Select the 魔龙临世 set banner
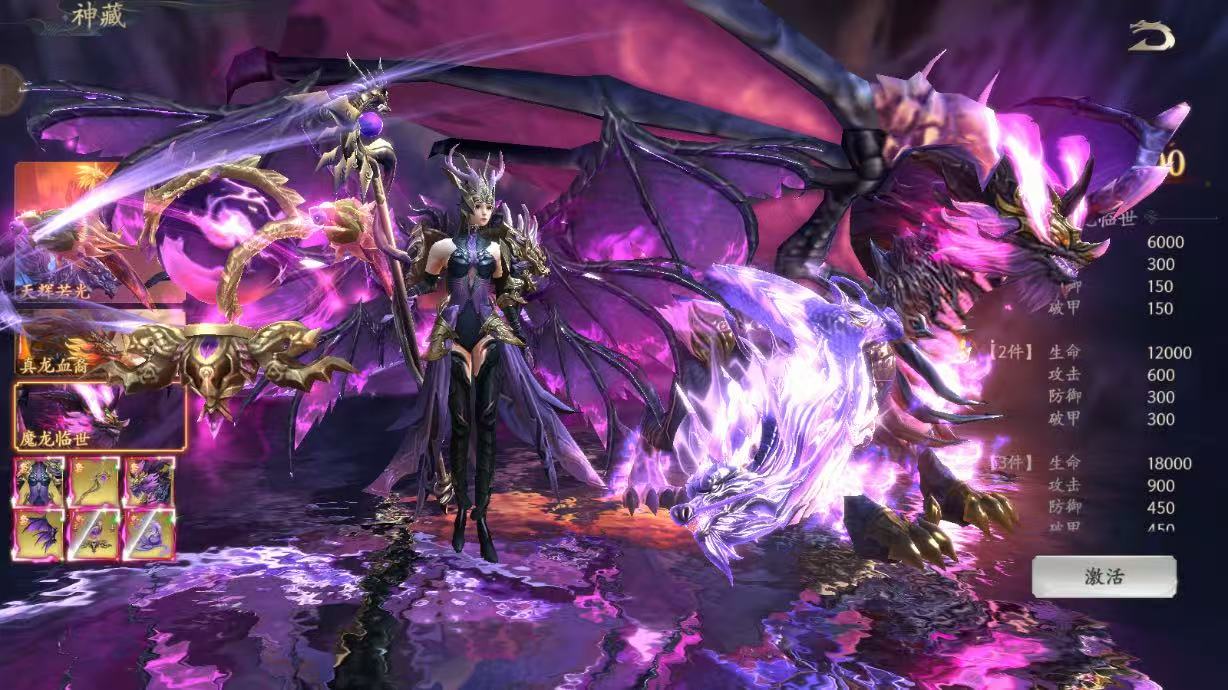The height and width of the screenshot is (690, 1228). tap(99, 416)
